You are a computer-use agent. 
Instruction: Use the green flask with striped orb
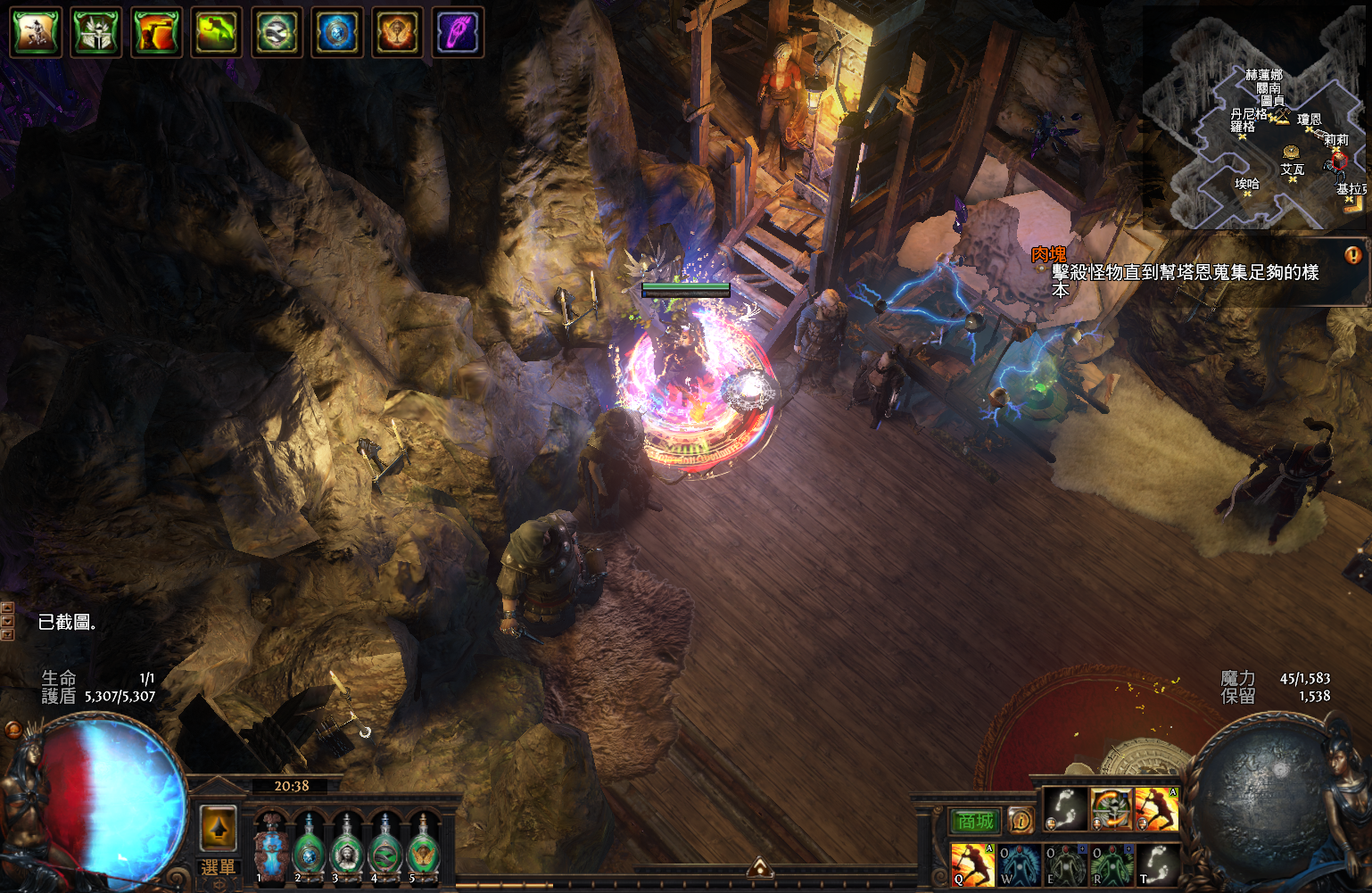click(x=385, y=850)
